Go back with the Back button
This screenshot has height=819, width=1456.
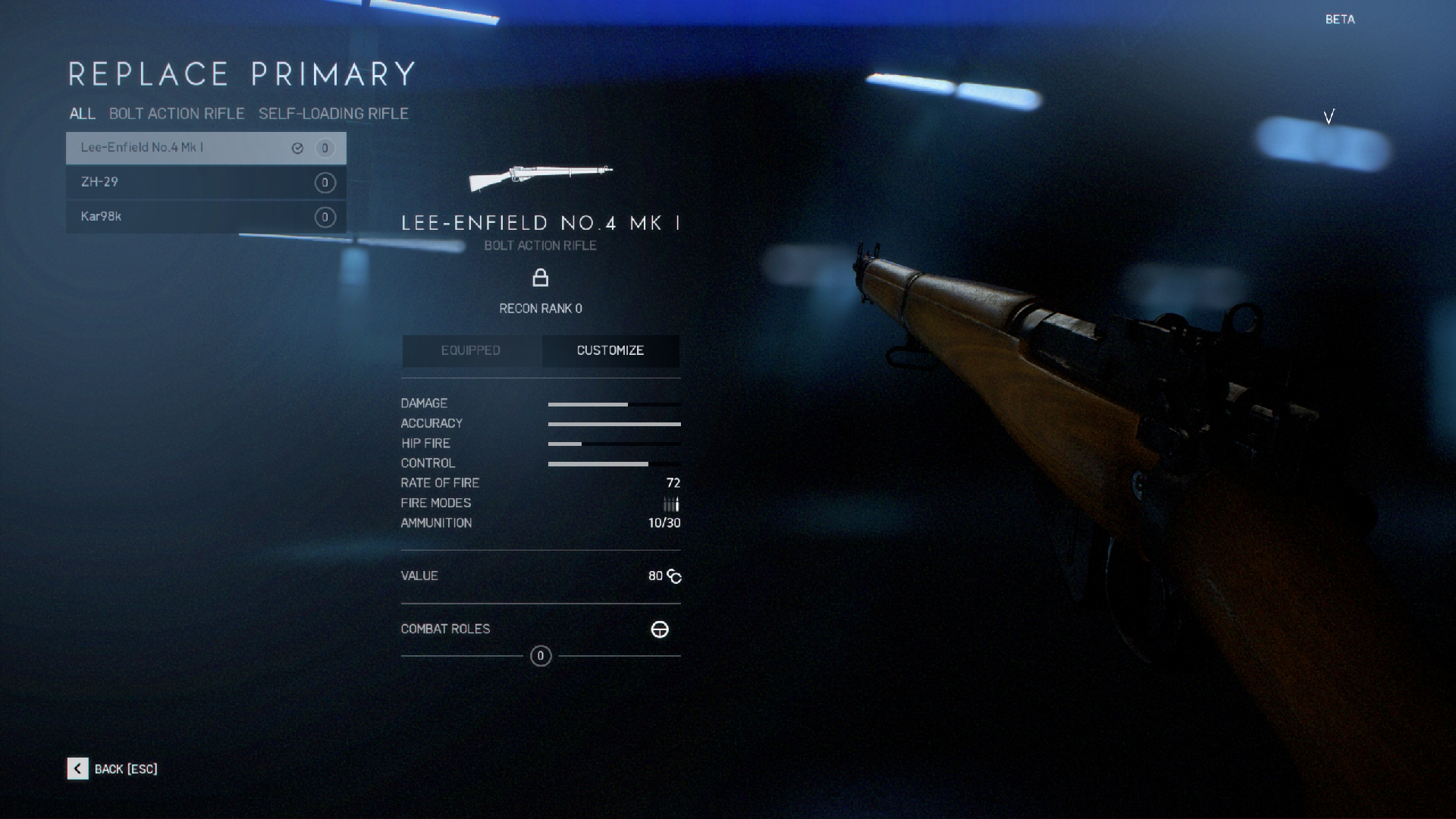pos(112,769)
